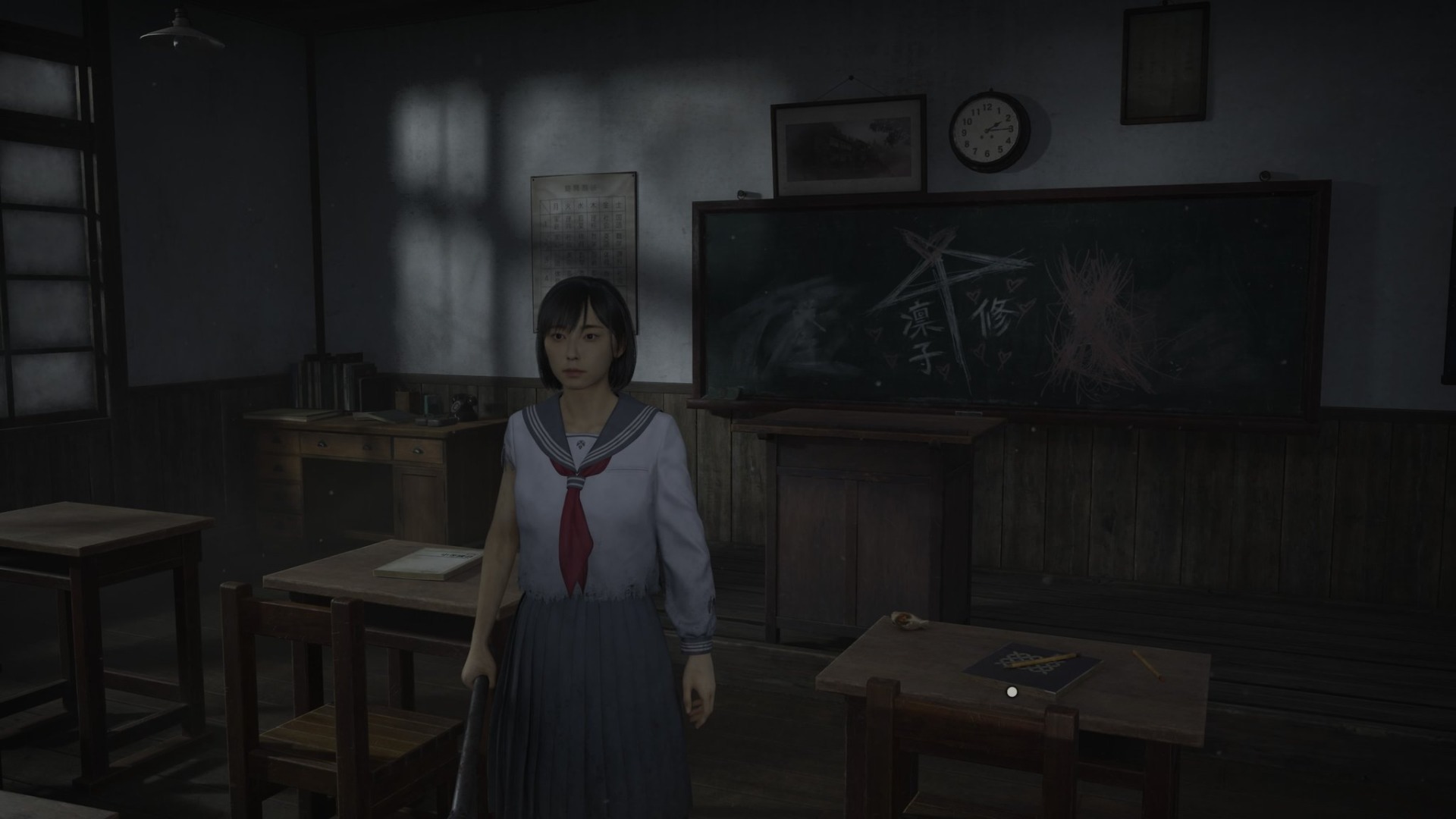Image resolution: width=1456 pixels, height=819 pixels.
Task: Select the white interaction dot over the notebook
Action: point(1011,692)
